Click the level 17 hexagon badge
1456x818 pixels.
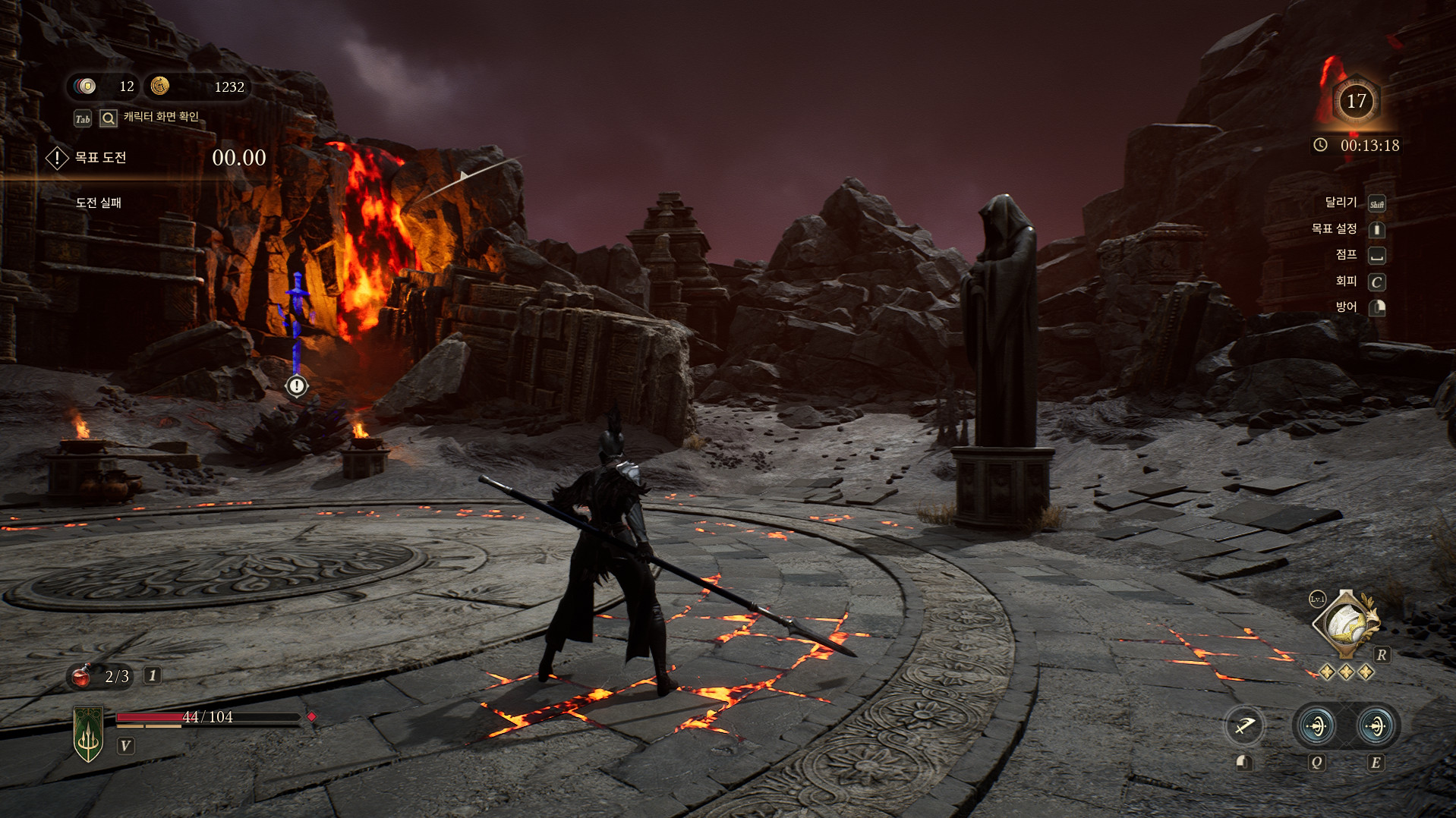pyautogui.click(x=1356, y=101)
